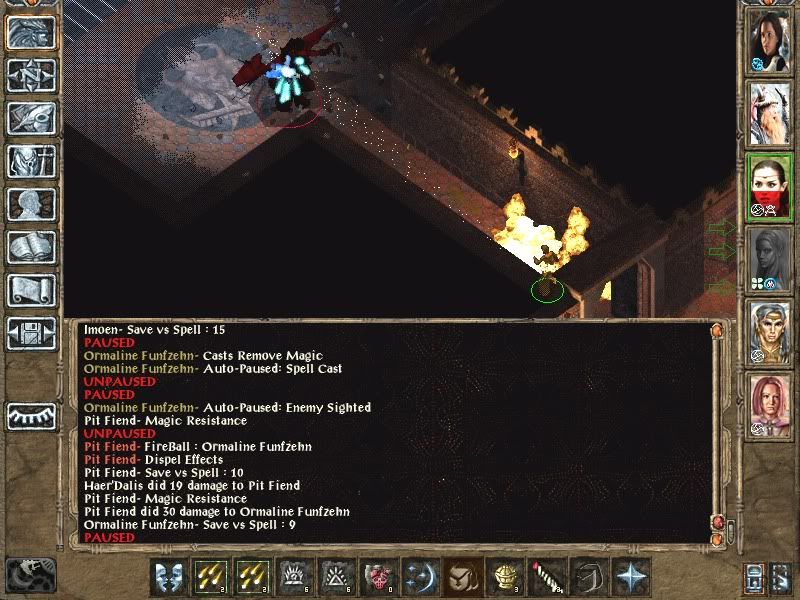Open options with the floppy disk icon
This screenshot has width=800, height=600.
coord(31,333)
